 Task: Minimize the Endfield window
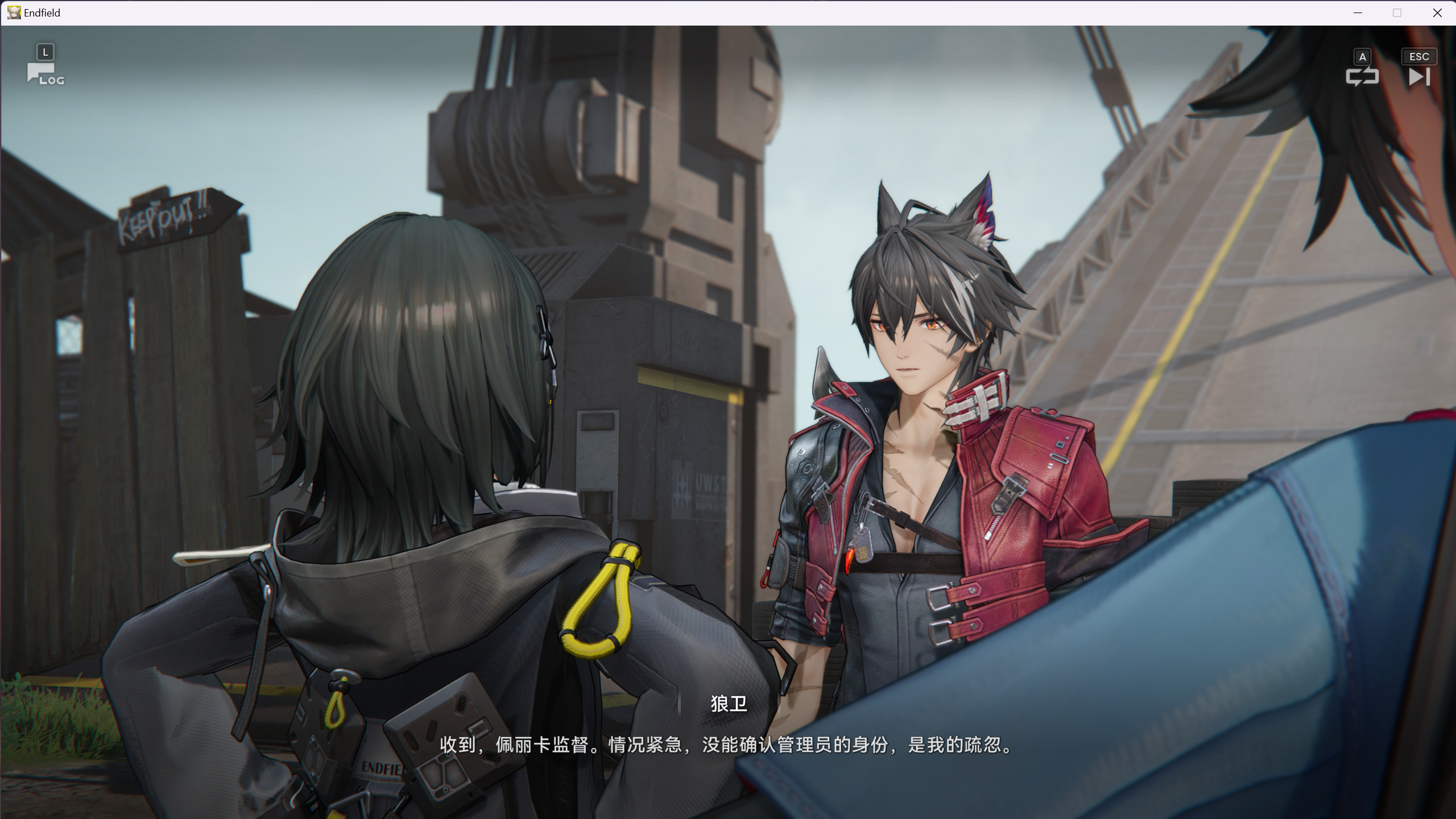click(1358, 13)
